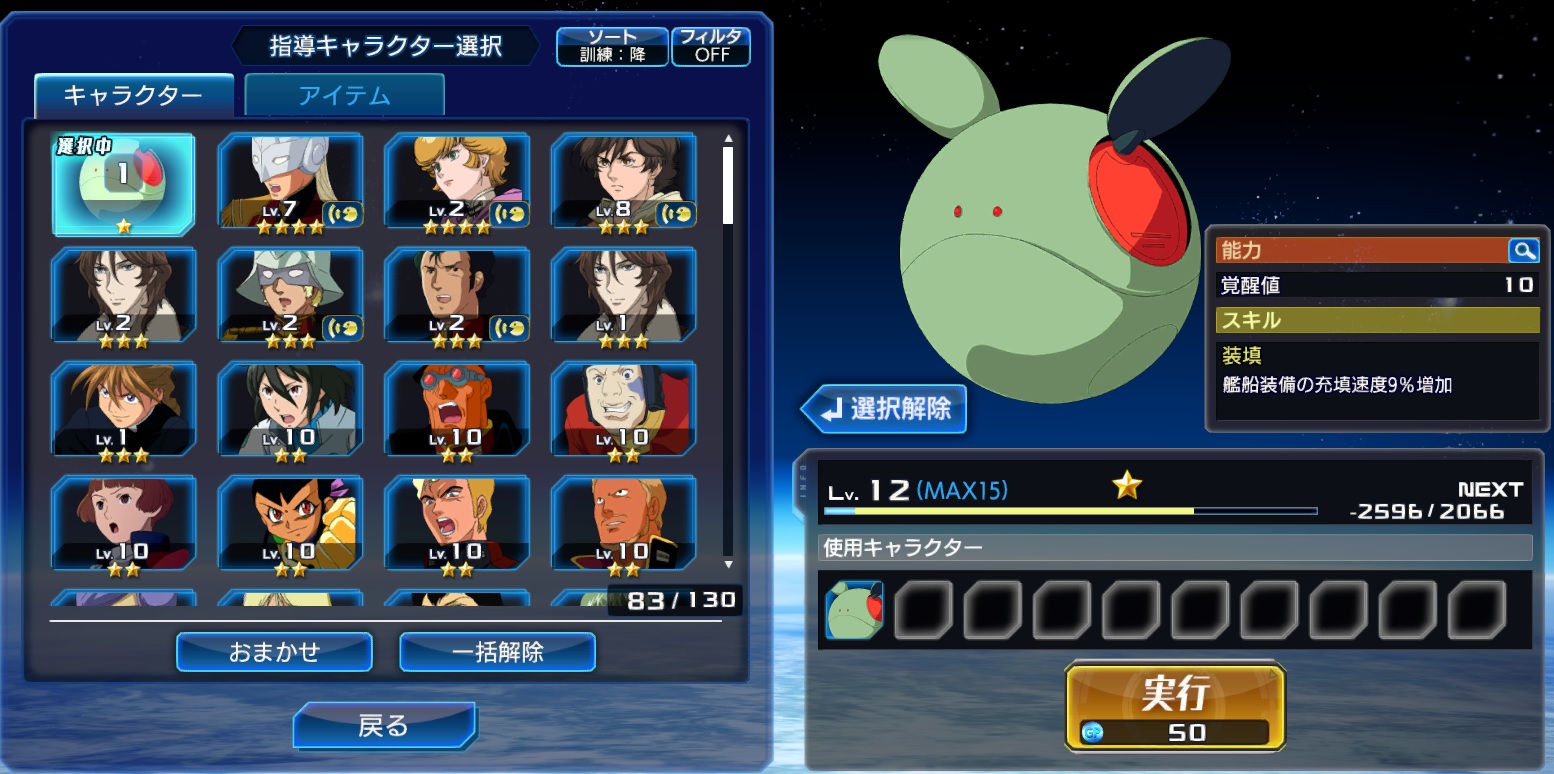Choose the おまかせ auto-select button

274,652
